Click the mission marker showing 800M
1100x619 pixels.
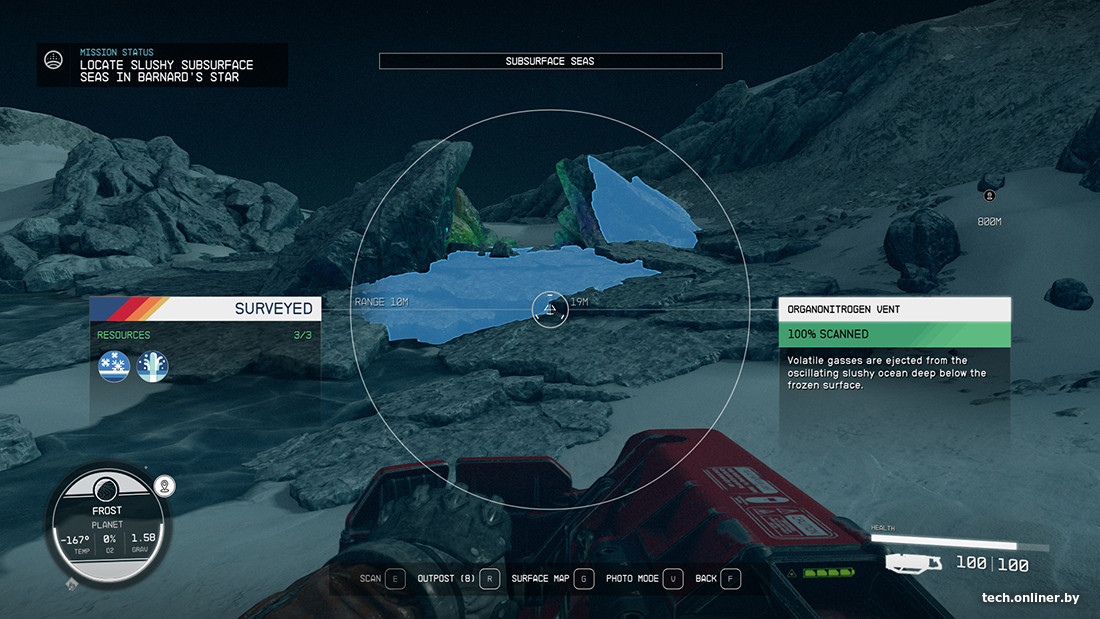[x=989, y=196]
